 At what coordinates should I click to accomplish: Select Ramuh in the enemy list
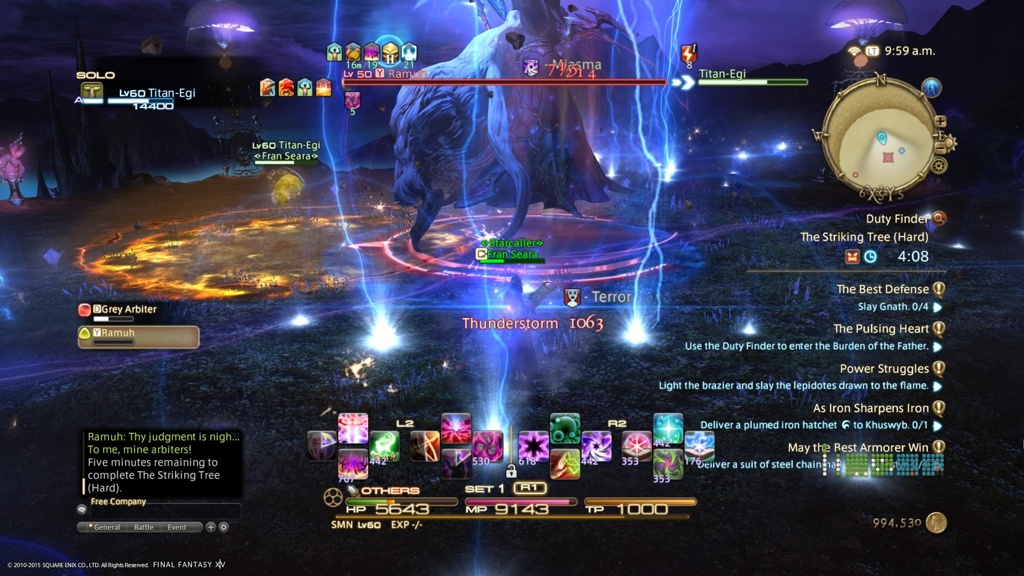point(138,332)
